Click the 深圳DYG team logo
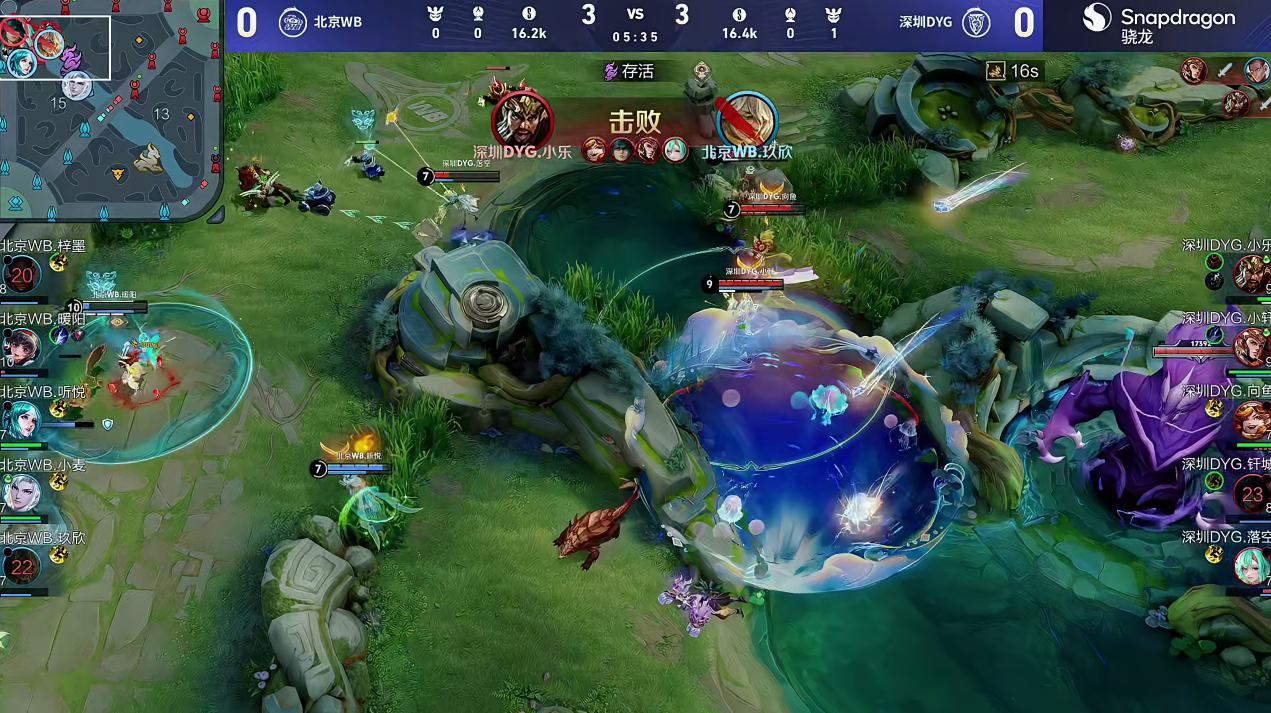1271x713 pixels. [976, 22]
